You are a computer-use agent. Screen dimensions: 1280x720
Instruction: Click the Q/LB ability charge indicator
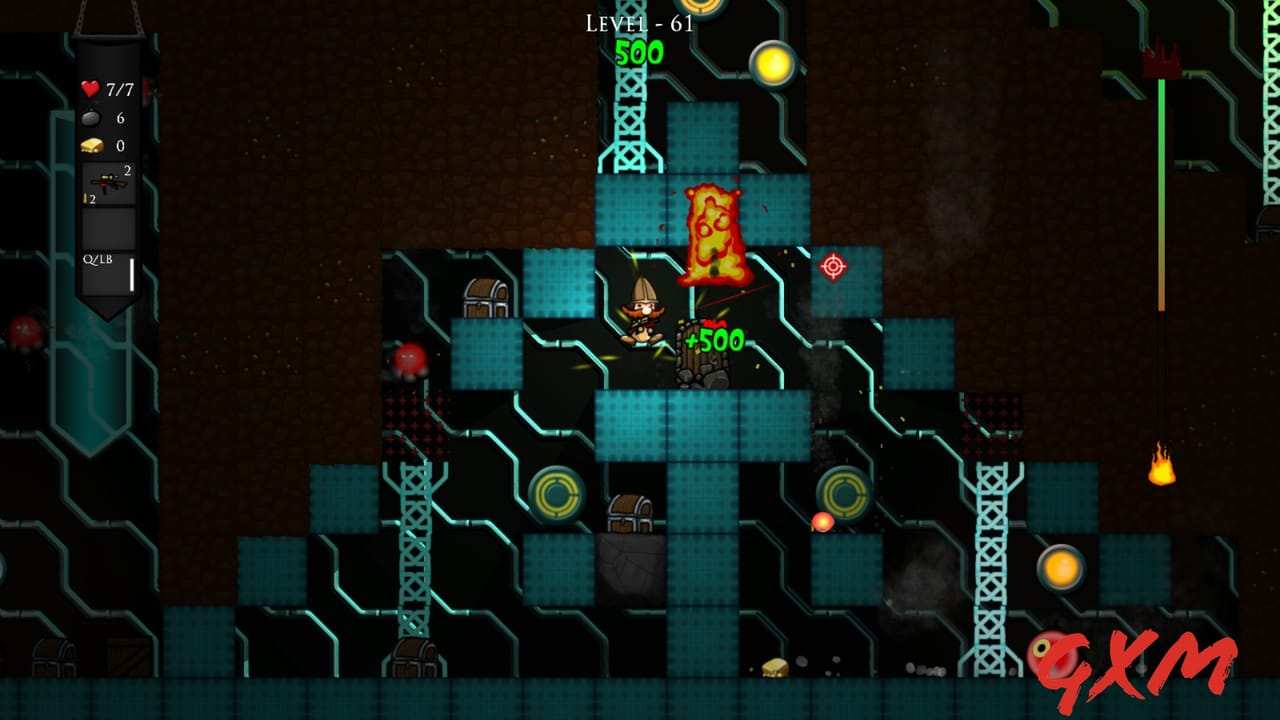pos(100,258)
